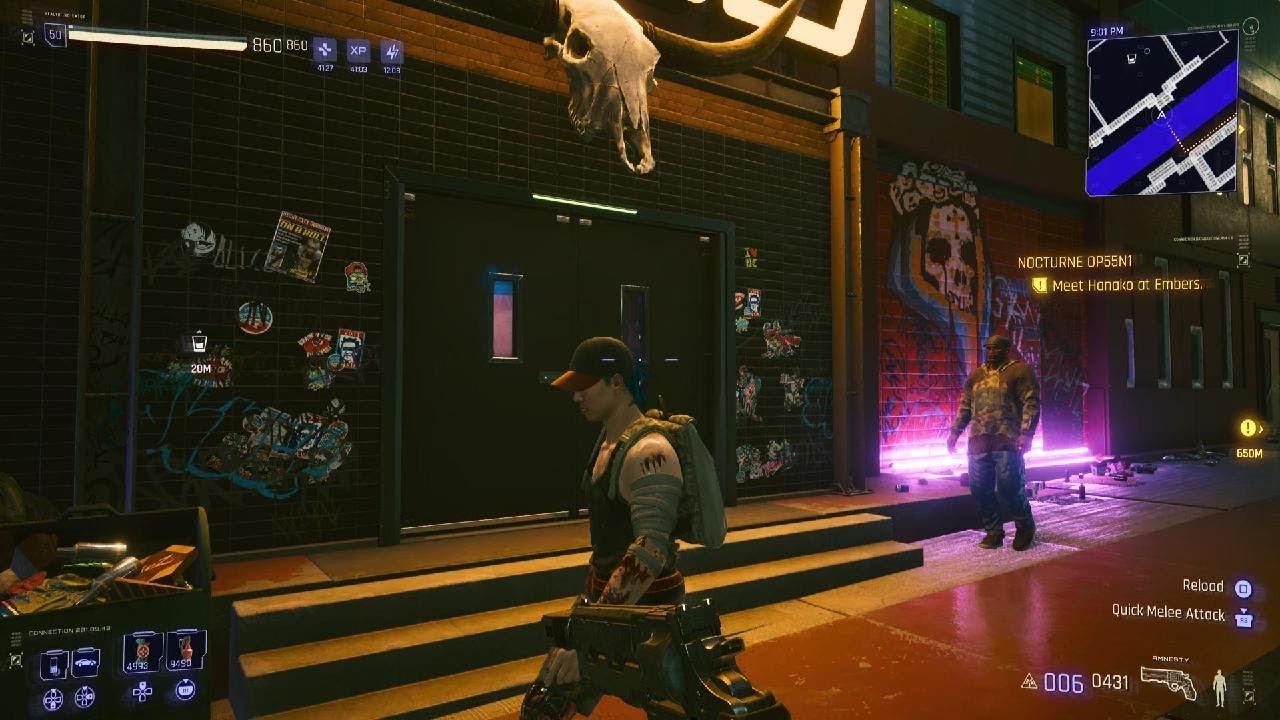Select the grenade consumable icon showing 4993
The height and width of the screenshot is (720, 1280).
tap(142, 650)
